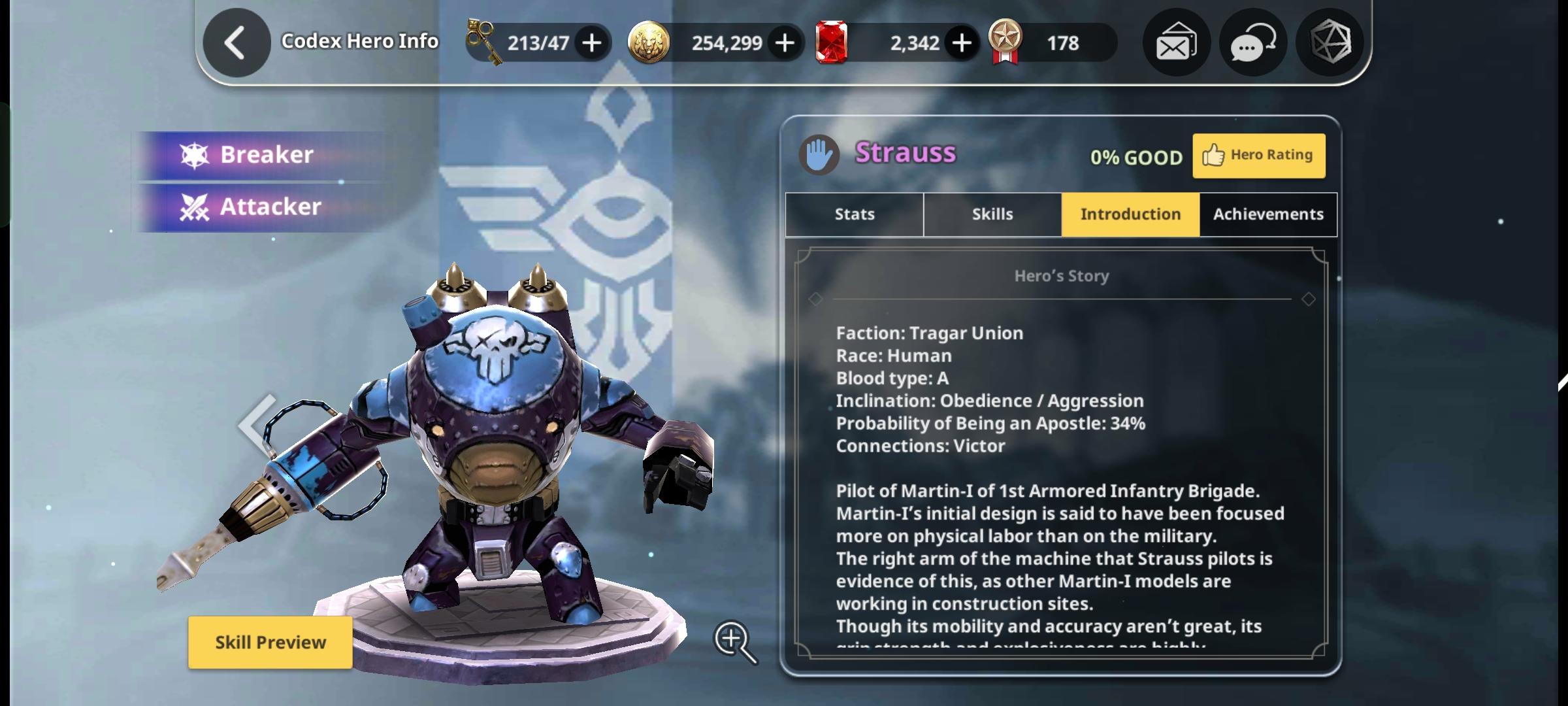Show the Skill Preview
Screen dimensions: 1568x706
click(270, 643)
